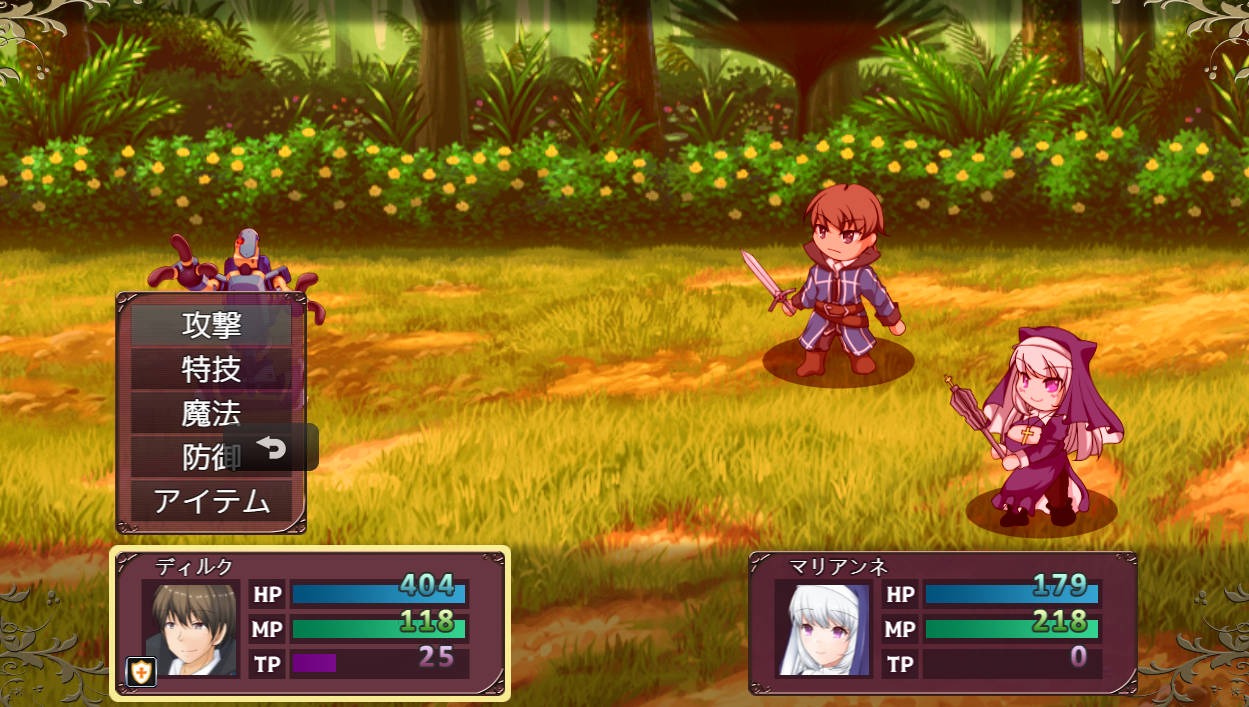Click the back arrow cancel button
This screenshot has width=1249, height=707.
[x=272, y=448]
